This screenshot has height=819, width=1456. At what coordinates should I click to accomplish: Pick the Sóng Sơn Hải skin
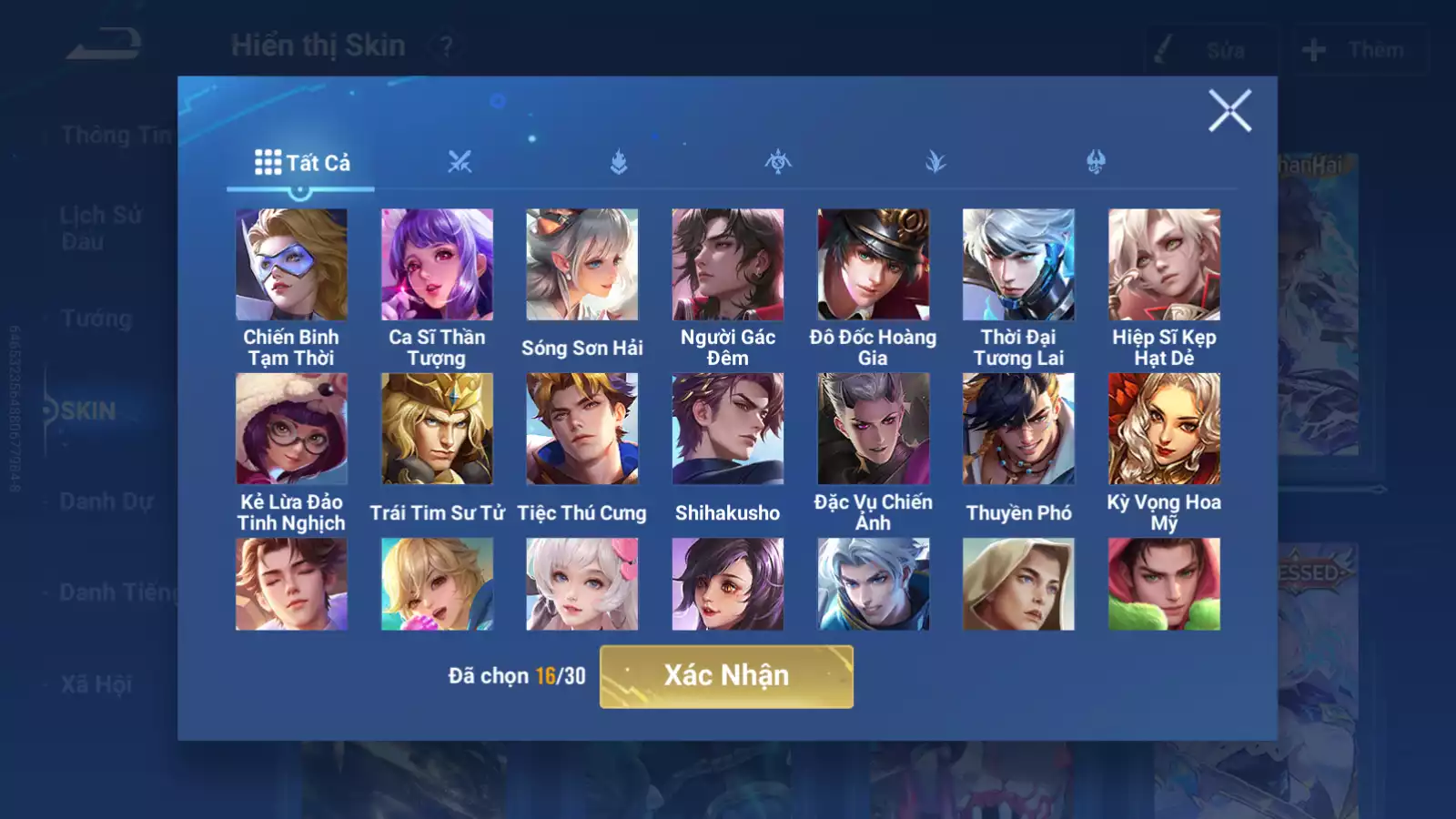point(582,265)
